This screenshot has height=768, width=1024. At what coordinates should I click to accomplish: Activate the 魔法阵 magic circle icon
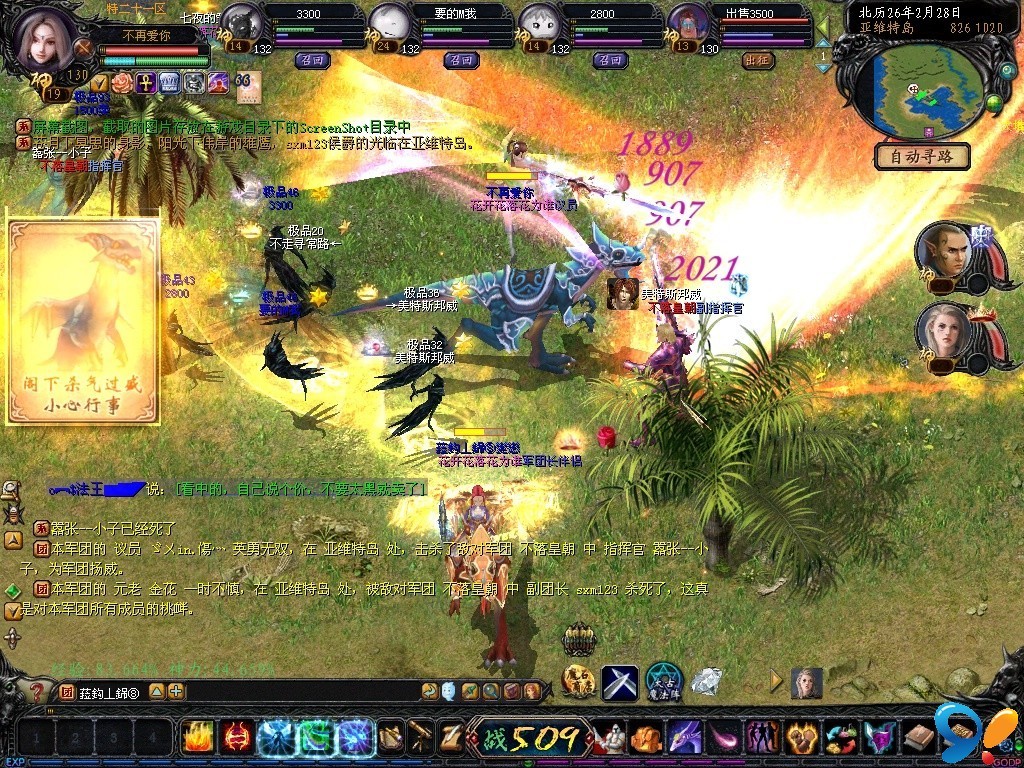(x=663, y=682)
